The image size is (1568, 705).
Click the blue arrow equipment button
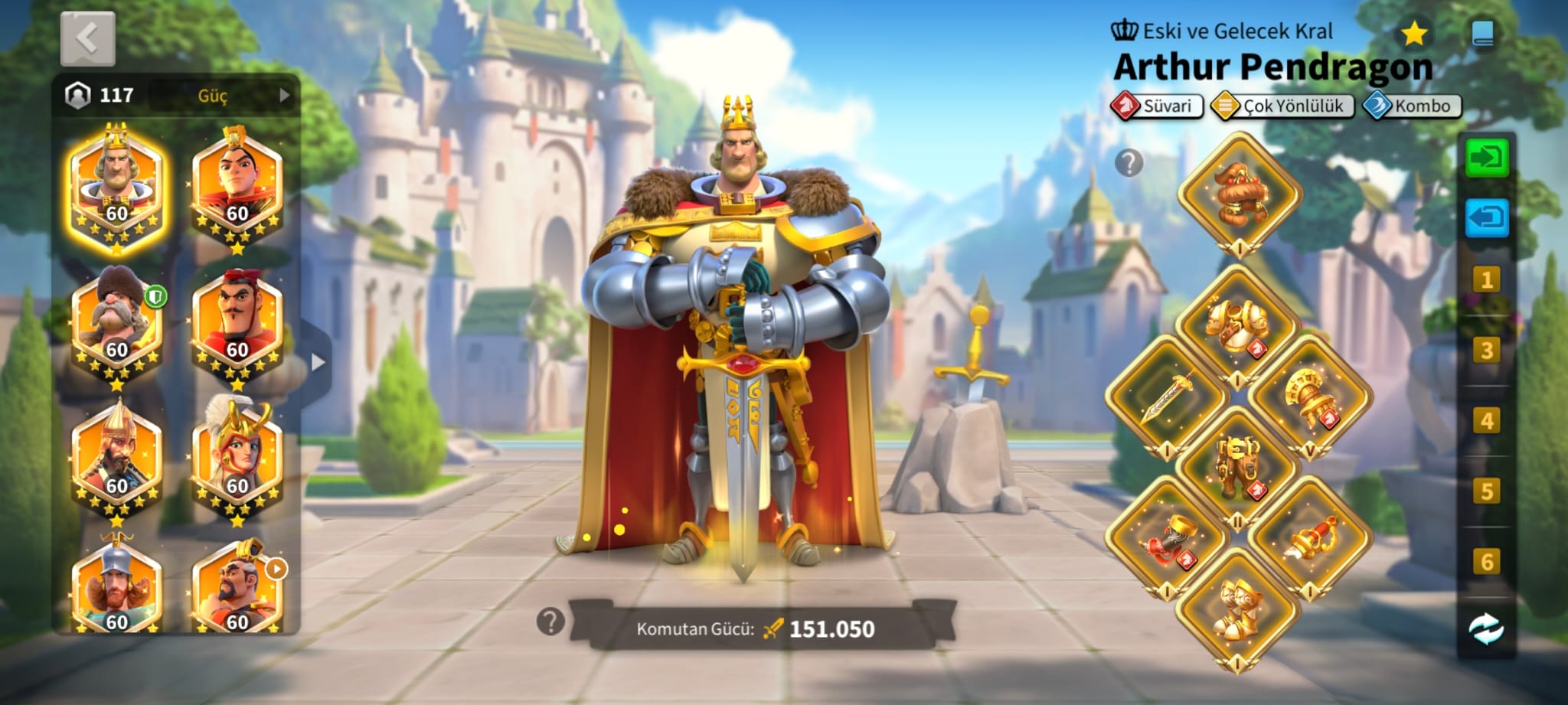coord(1486,219)
